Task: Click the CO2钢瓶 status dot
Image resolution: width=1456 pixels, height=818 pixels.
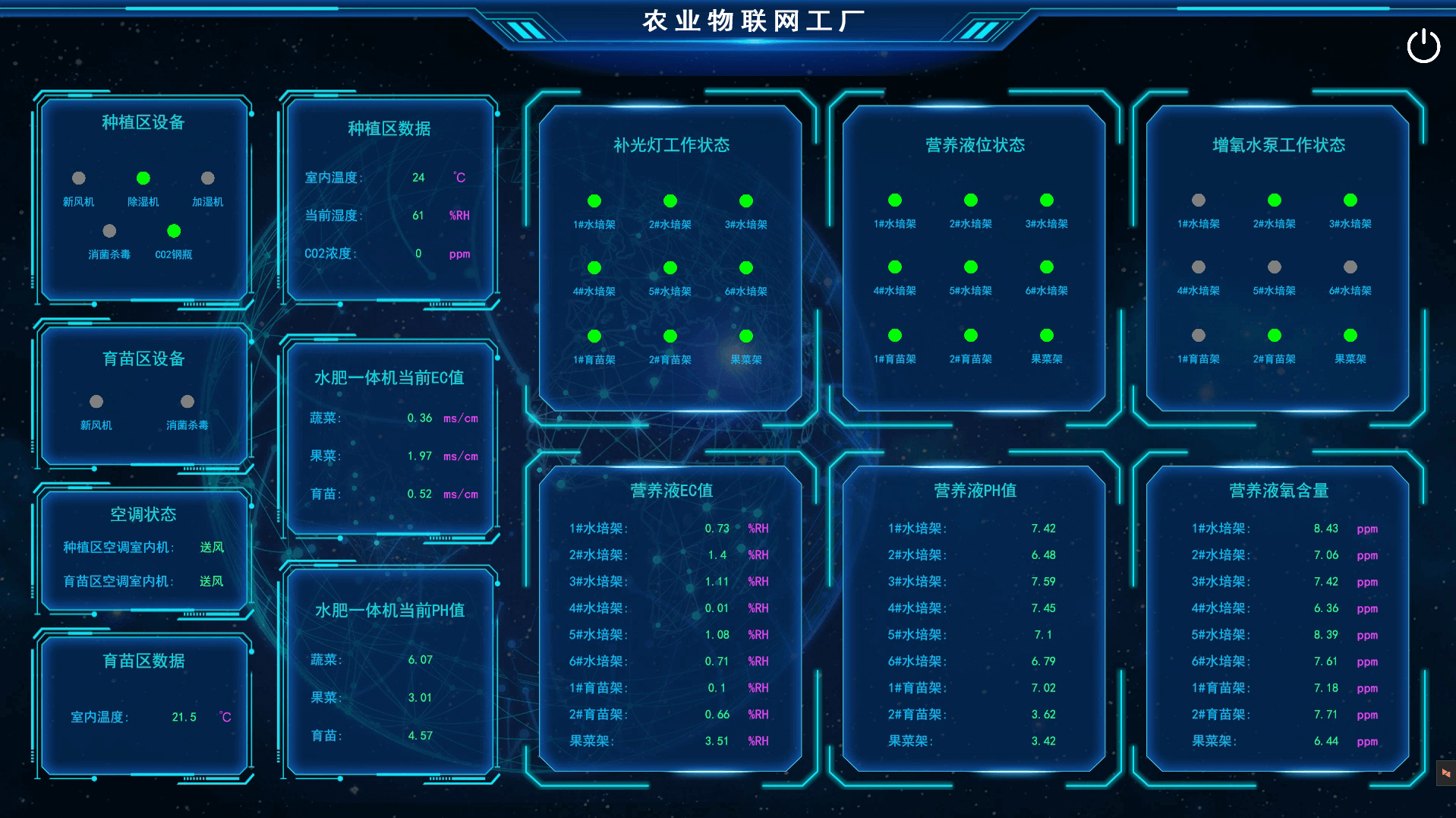Action: (173, 230)
